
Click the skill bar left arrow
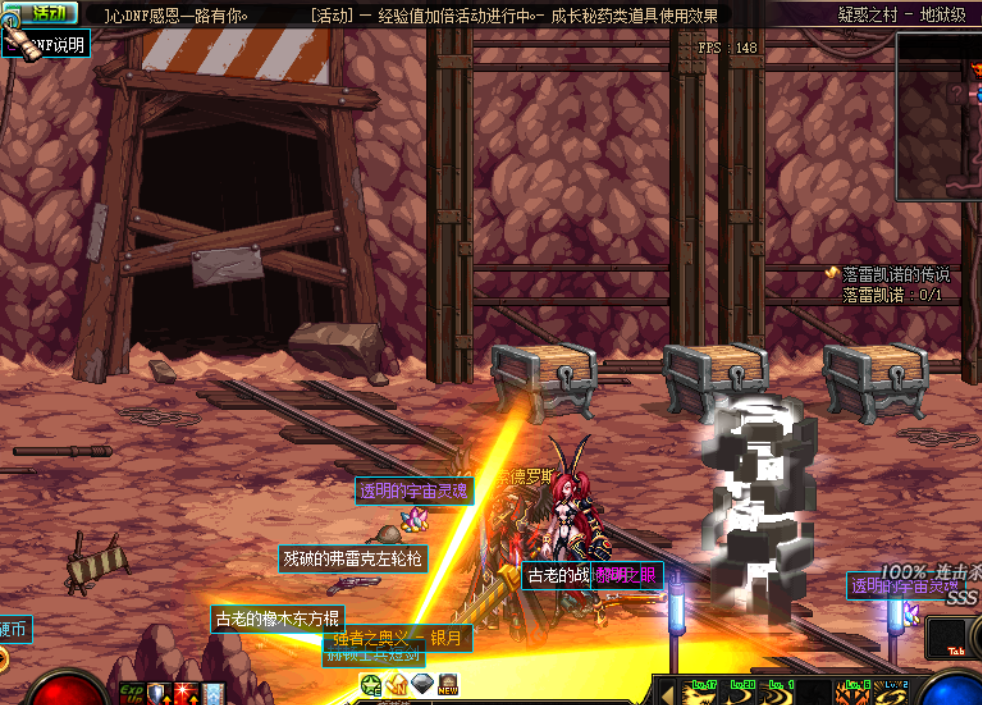(x=668, y=692)
